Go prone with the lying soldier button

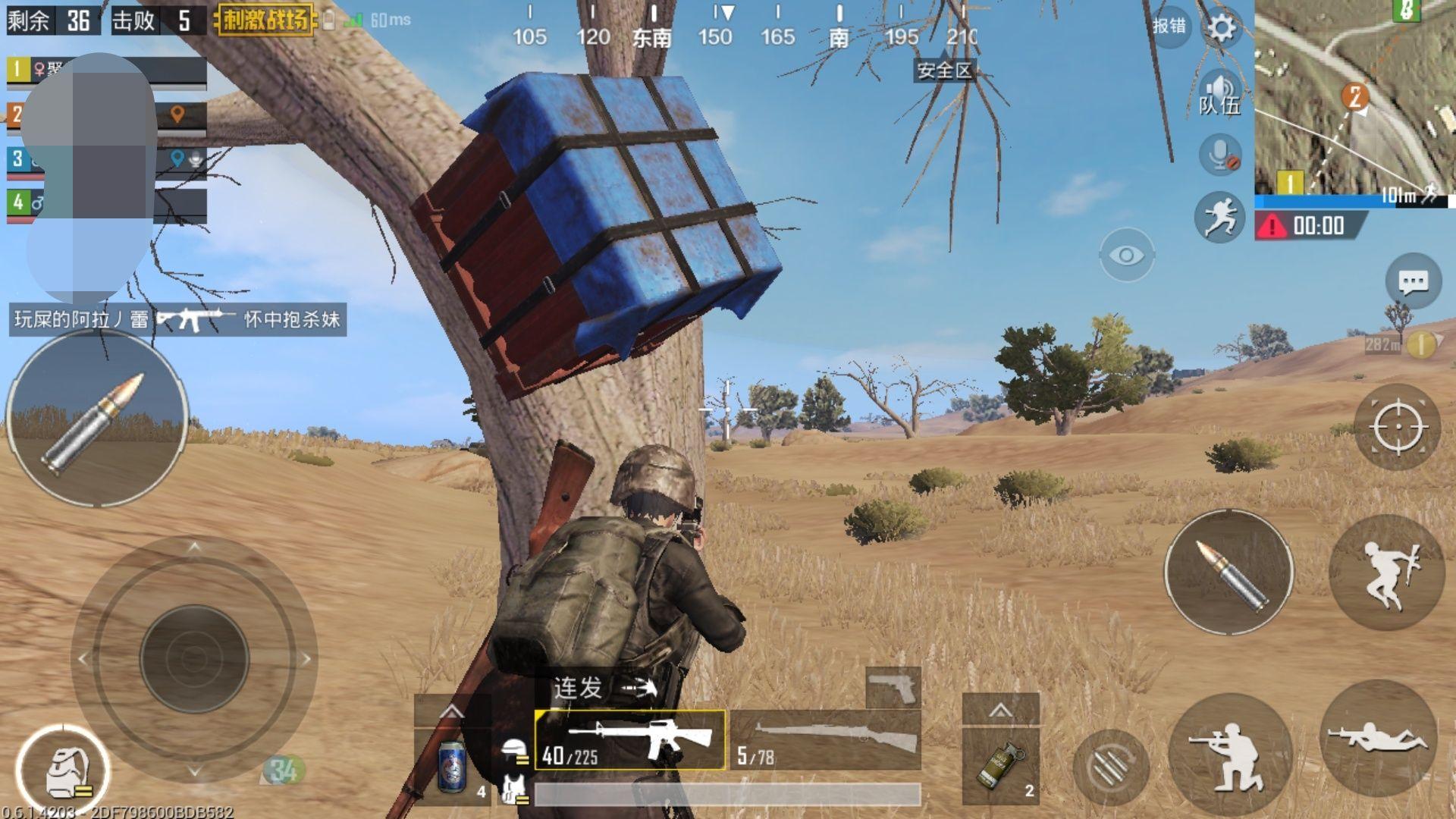pyautogui.click(x=1379, y=738)
